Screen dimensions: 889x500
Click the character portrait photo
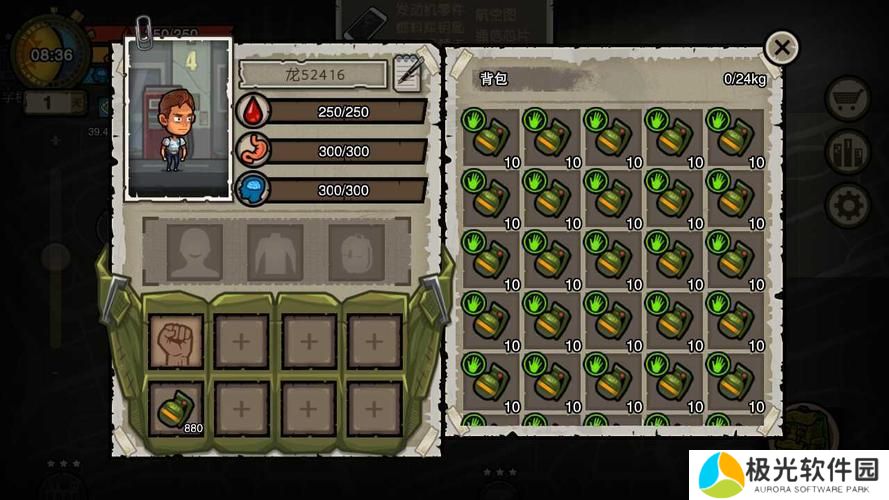(x=180, y=118)
